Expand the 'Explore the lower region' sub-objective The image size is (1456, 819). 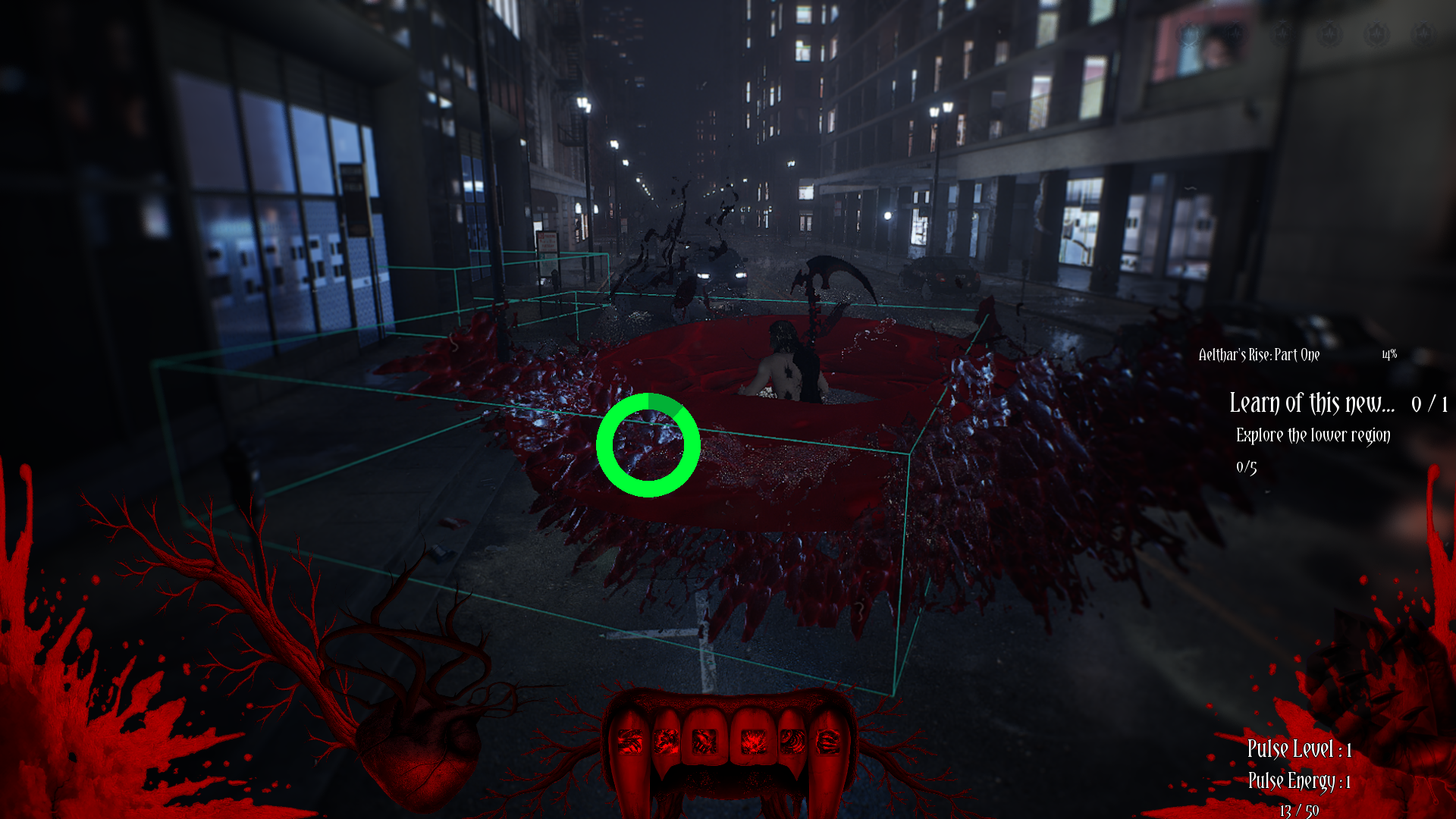coord(1313,436)
